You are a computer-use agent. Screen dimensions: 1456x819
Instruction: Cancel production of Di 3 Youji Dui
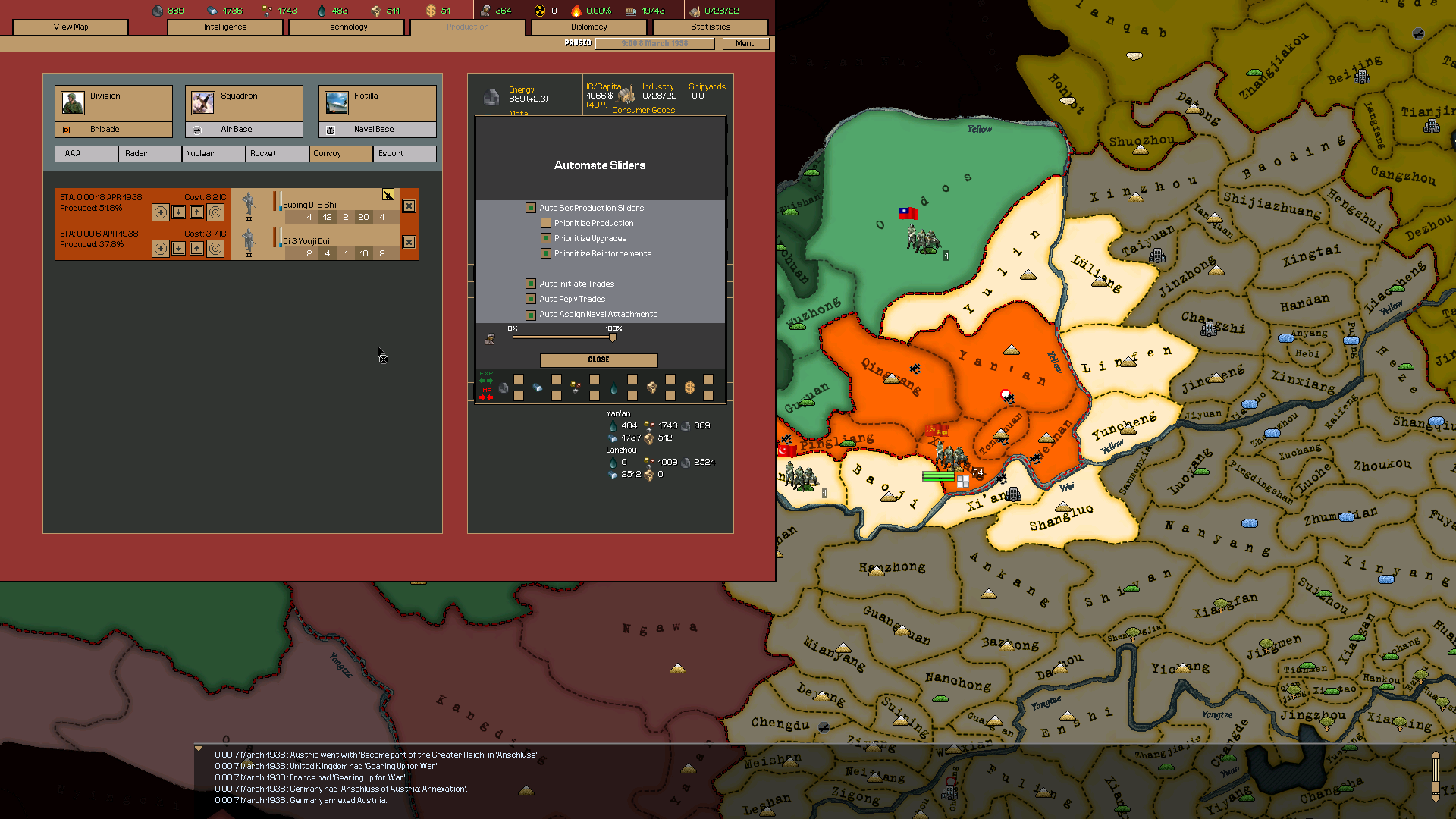click(408, 242)
